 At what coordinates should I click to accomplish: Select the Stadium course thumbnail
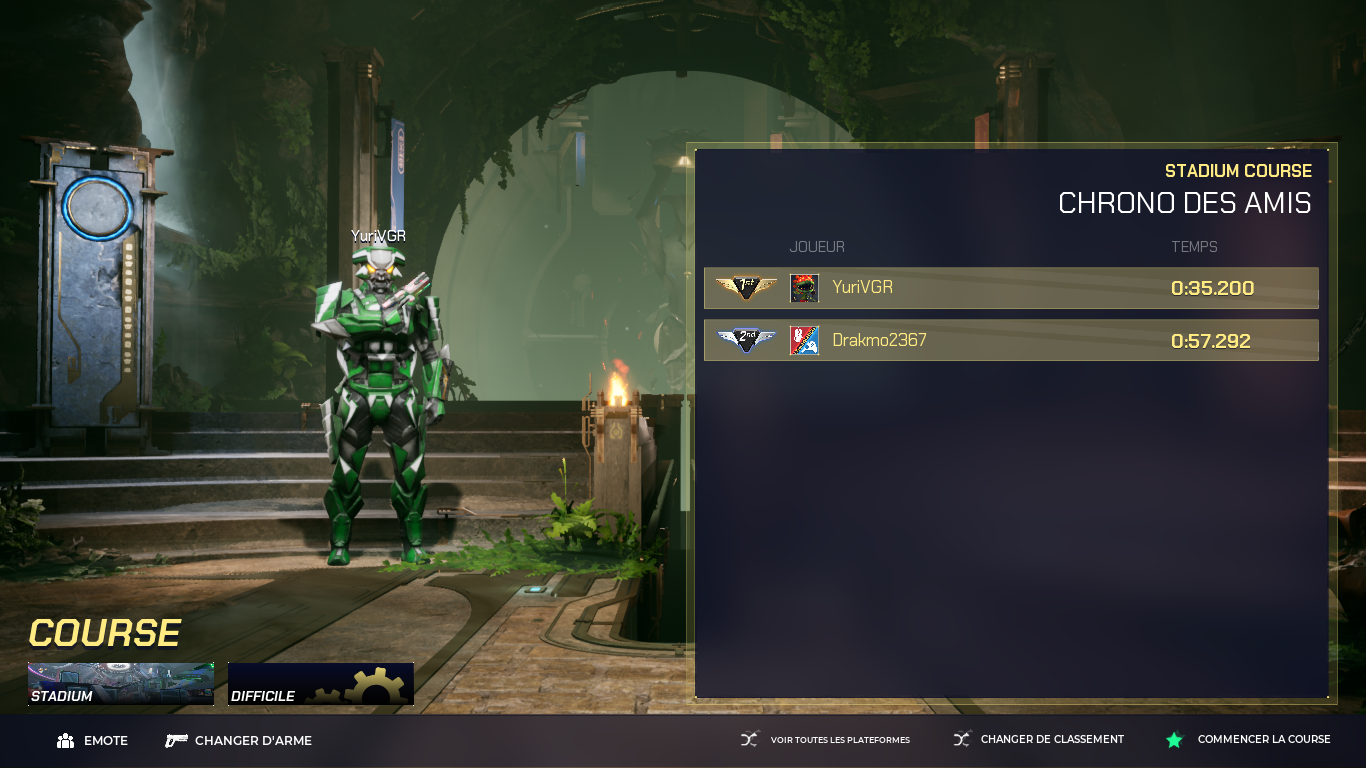120,684
